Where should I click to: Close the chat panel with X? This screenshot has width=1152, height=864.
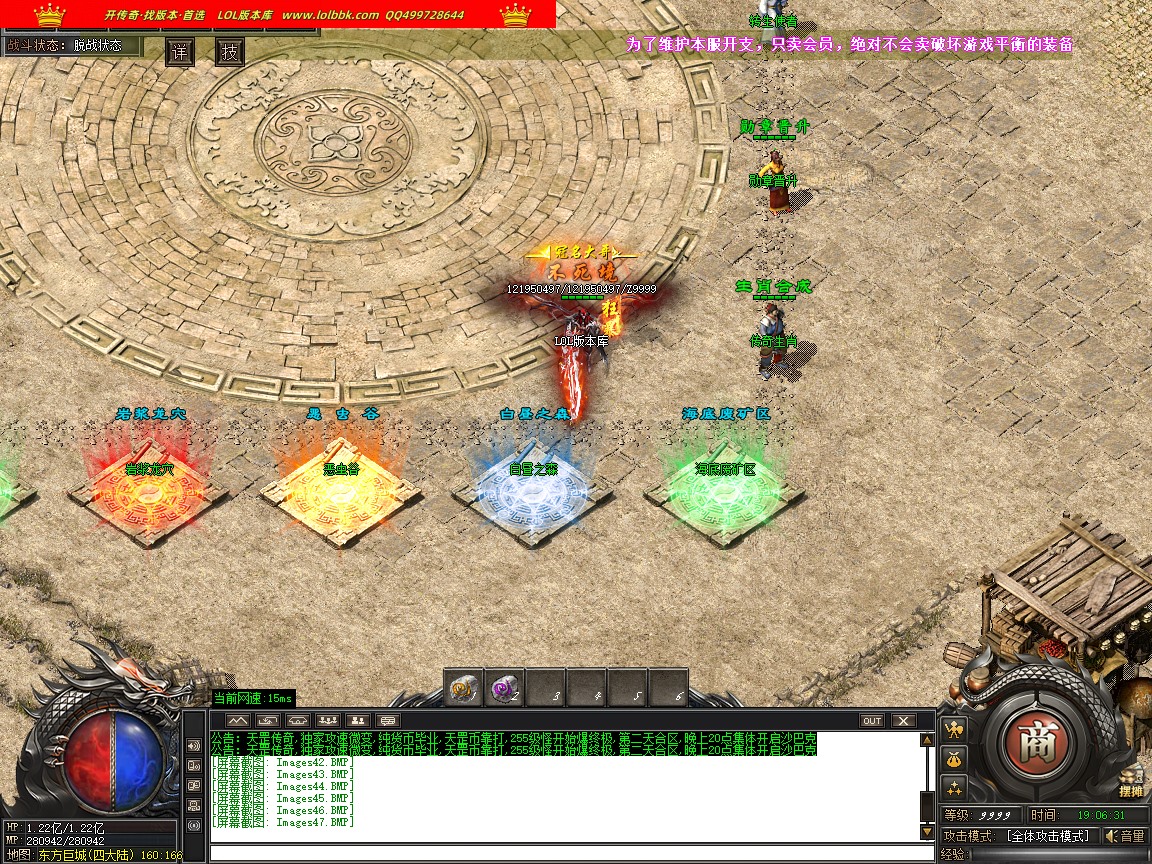click(x=903, y=721)
